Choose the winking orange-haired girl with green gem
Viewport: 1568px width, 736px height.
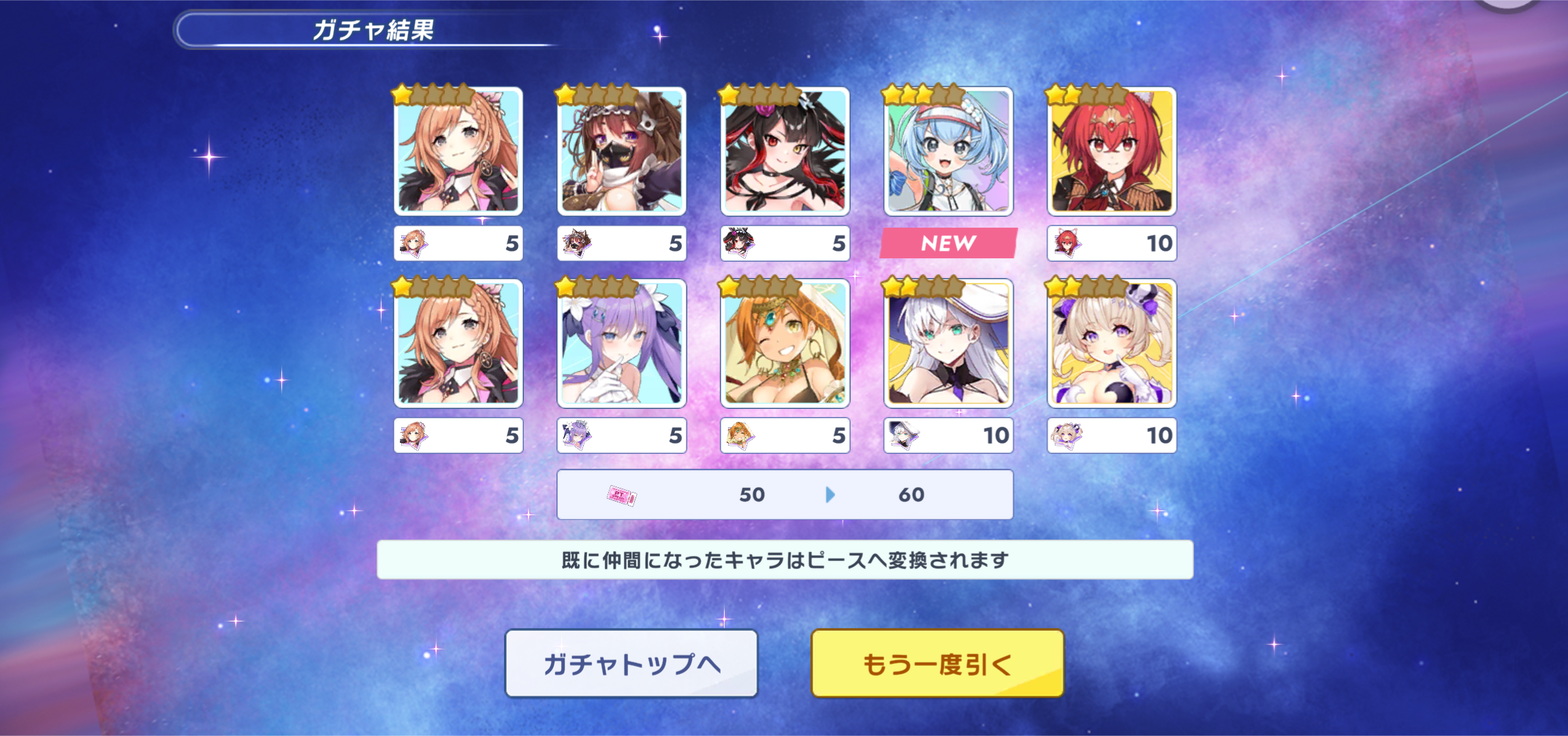tap(785, 343)
